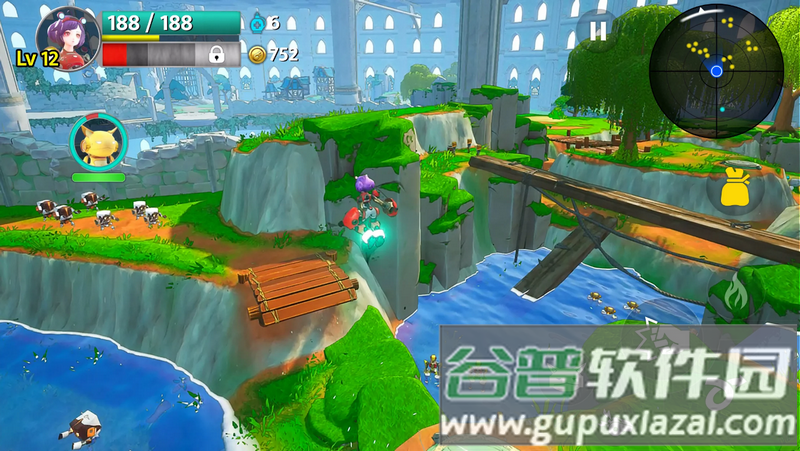
Task: Tap the padlock on the locked bar
Action: pyautogui.click(x=216, y=55)
